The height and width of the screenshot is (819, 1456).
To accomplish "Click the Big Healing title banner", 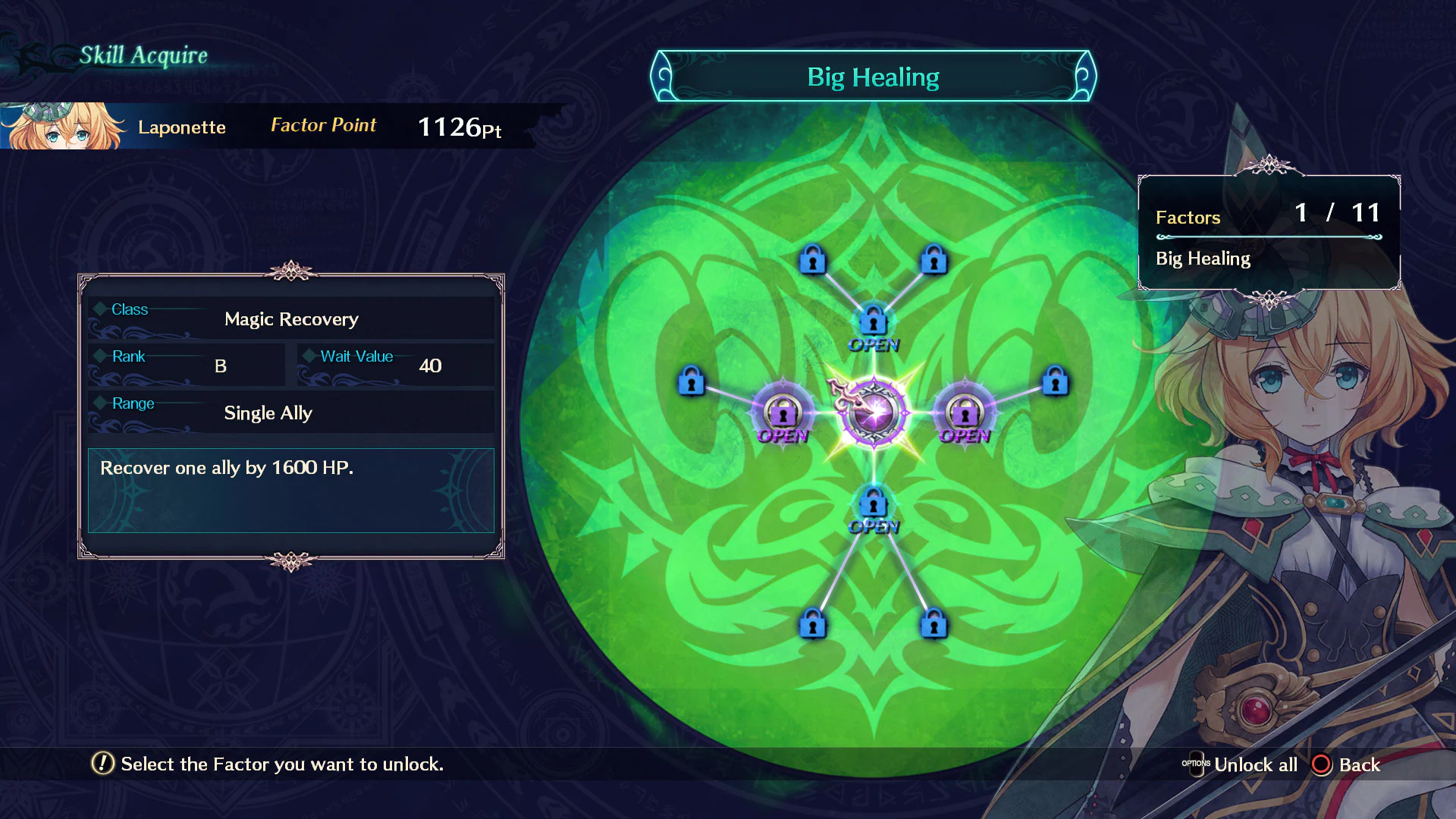I will click(872, 76).
